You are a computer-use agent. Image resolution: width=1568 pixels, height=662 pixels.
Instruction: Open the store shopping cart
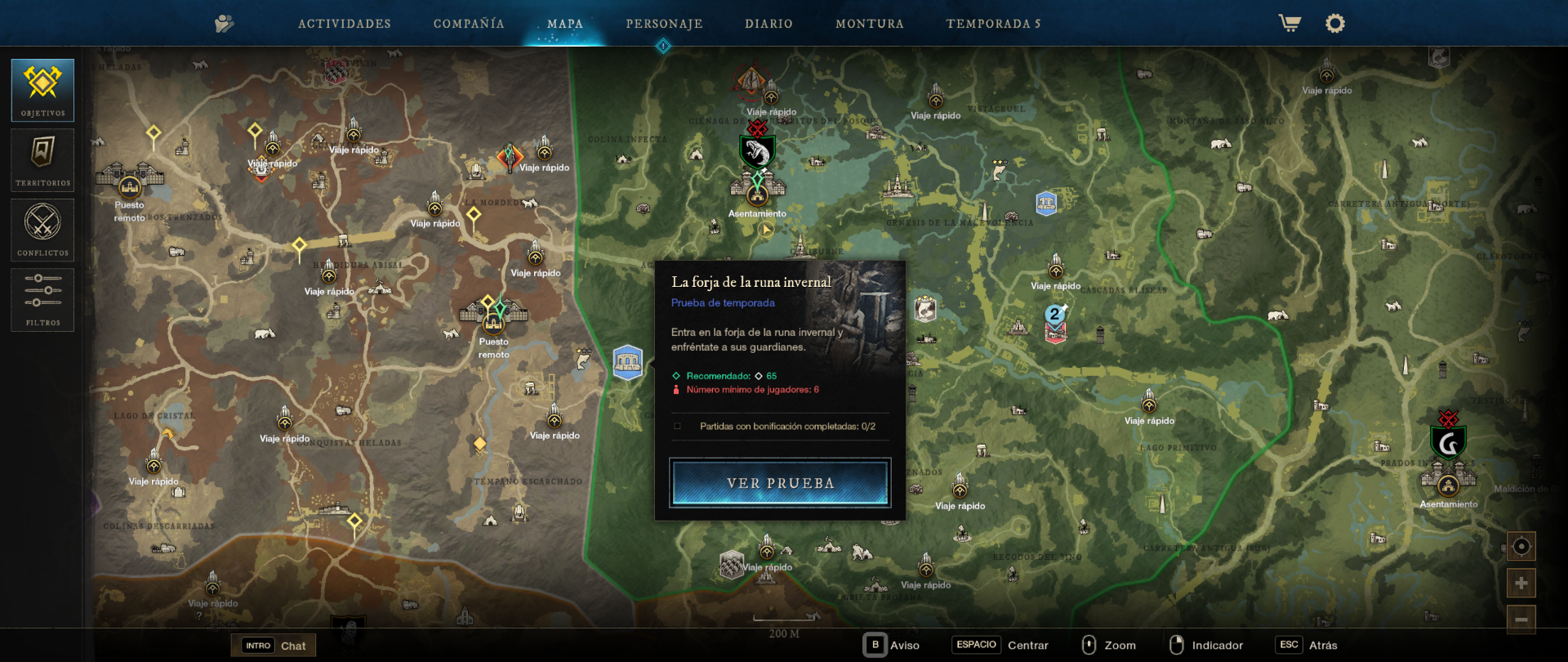click(x=1290, y=24)
